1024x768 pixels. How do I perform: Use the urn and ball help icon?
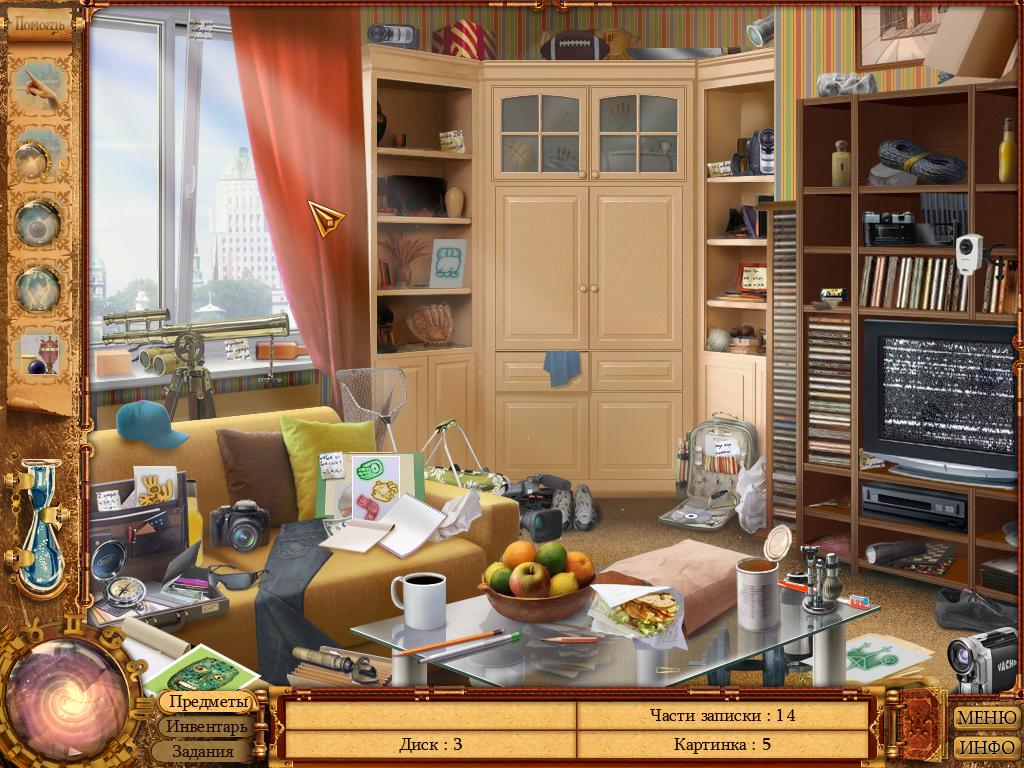click(x=40, y=354)
